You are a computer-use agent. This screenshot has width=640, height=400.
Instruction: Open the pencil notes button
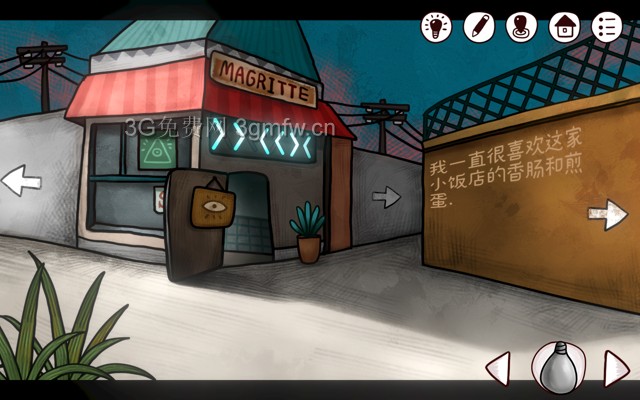click(479, 26)
